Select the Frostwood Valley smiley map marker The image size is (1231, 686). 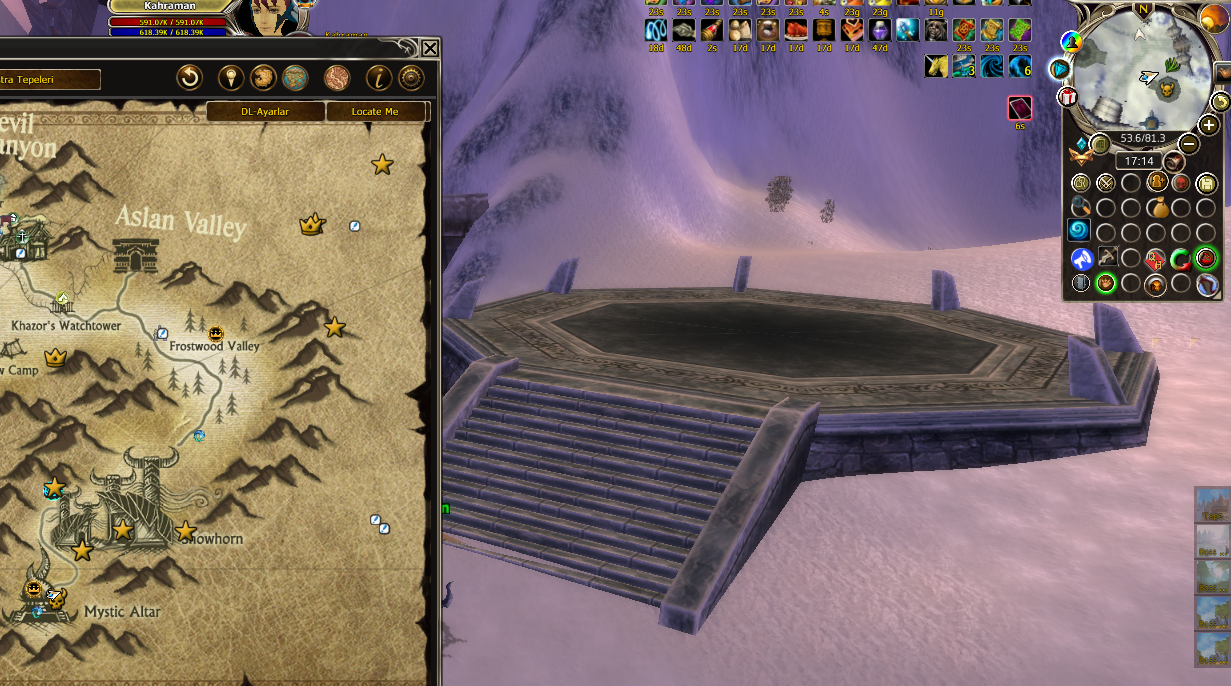(216, 333)
